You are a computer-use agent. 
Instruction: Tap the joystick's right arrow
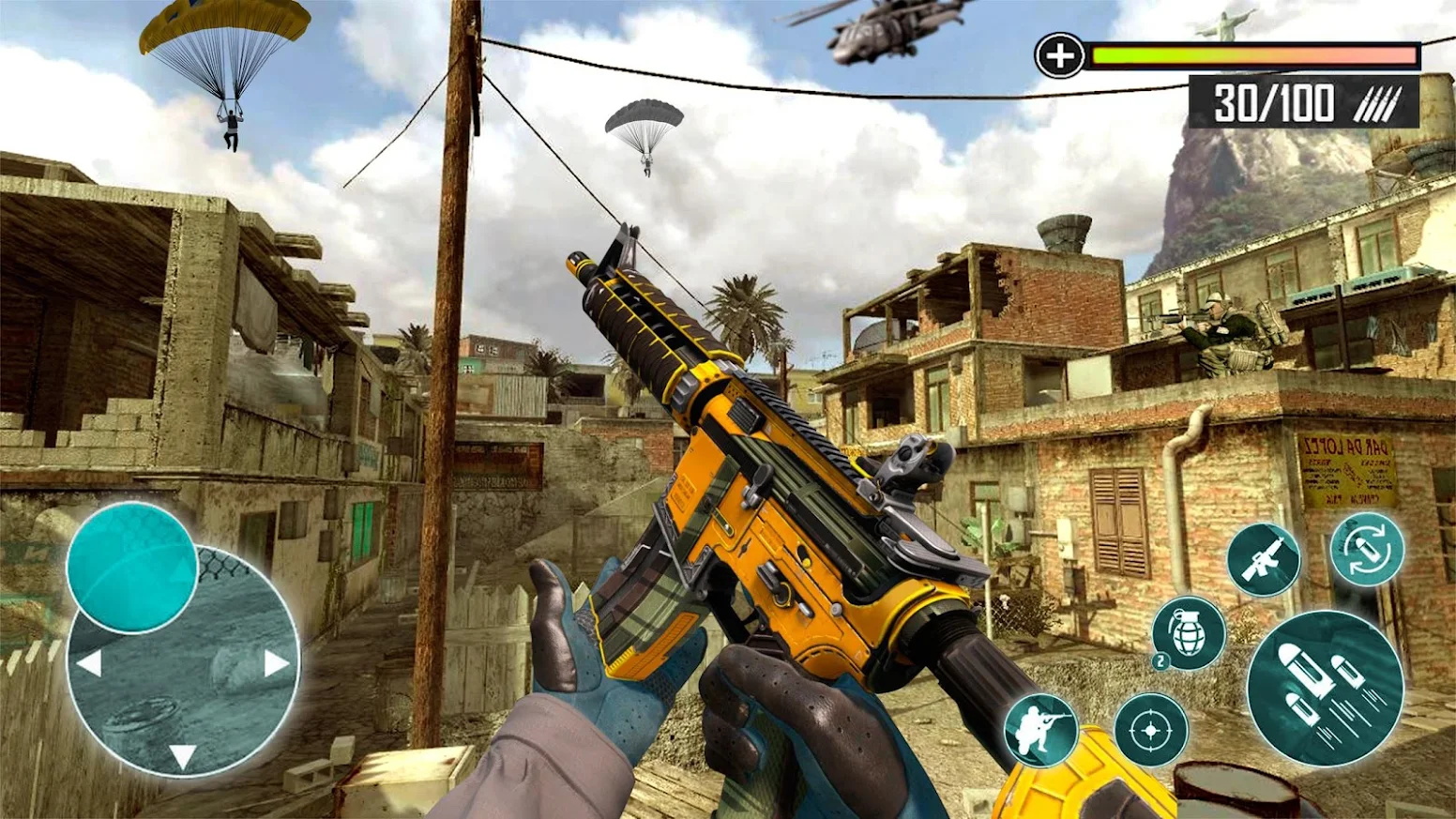pyautogui.click(x=276, y=664)
